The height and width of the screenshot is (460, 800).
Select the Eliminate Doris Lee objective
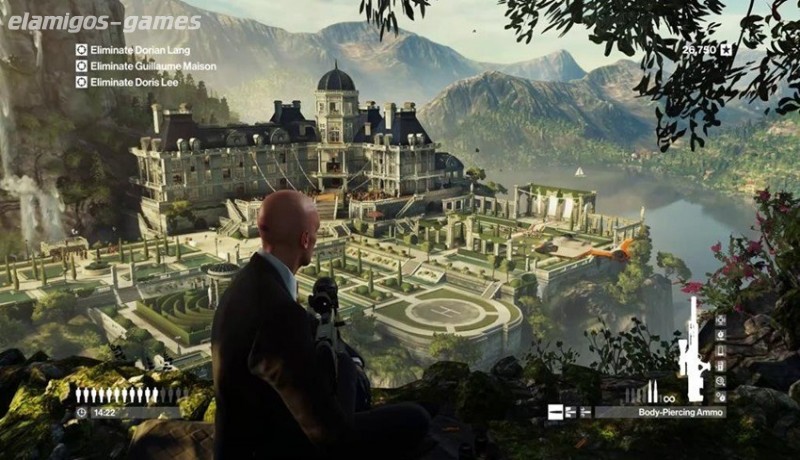[125, 81]
